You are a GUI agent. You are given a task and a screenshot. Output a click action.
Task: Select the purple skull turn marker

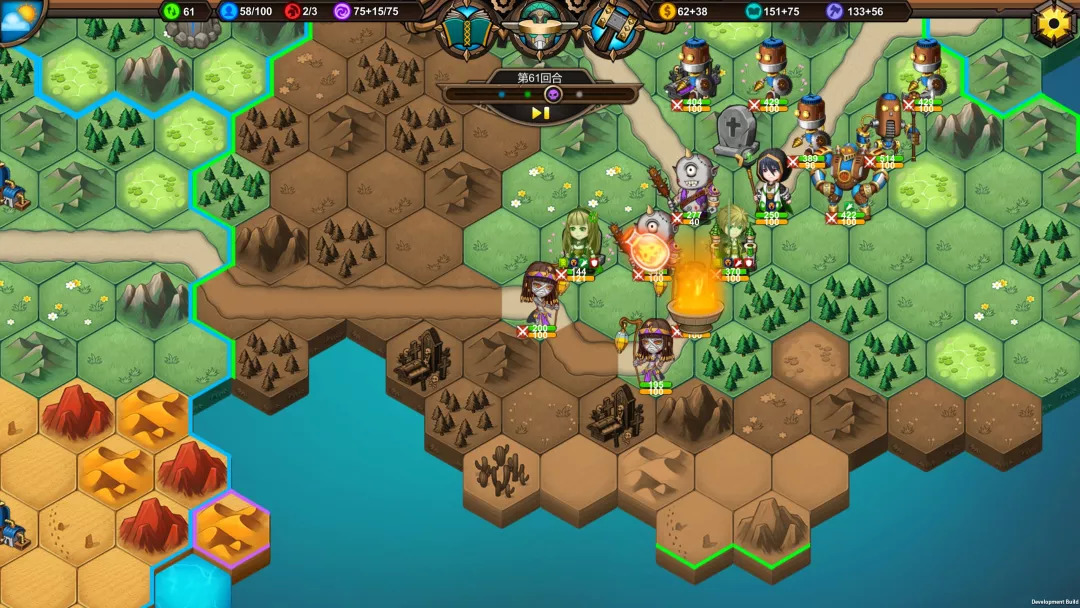tap(552, 94)
